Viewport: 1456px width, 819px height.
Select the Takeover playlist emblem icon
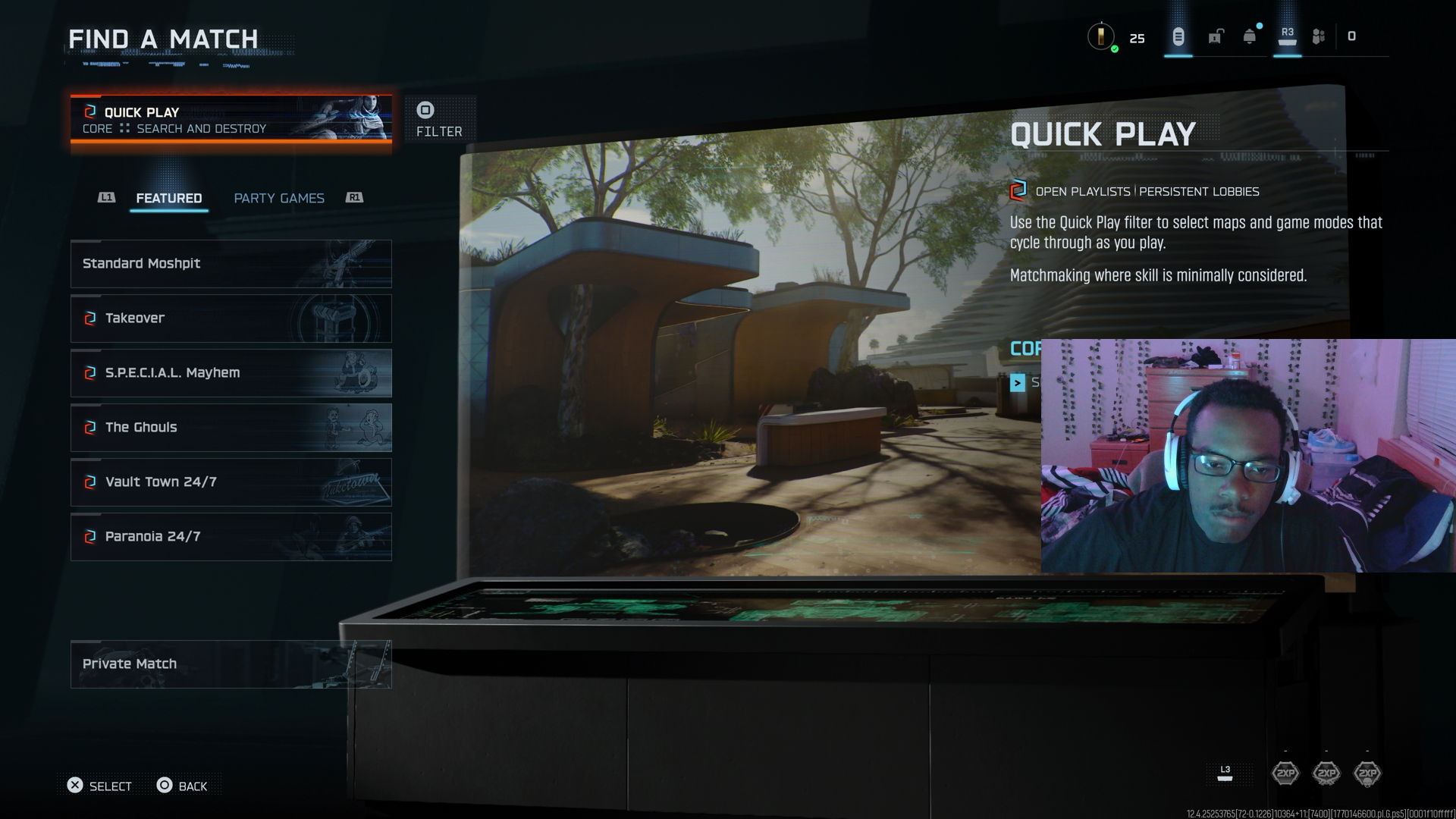click(89, 318)
